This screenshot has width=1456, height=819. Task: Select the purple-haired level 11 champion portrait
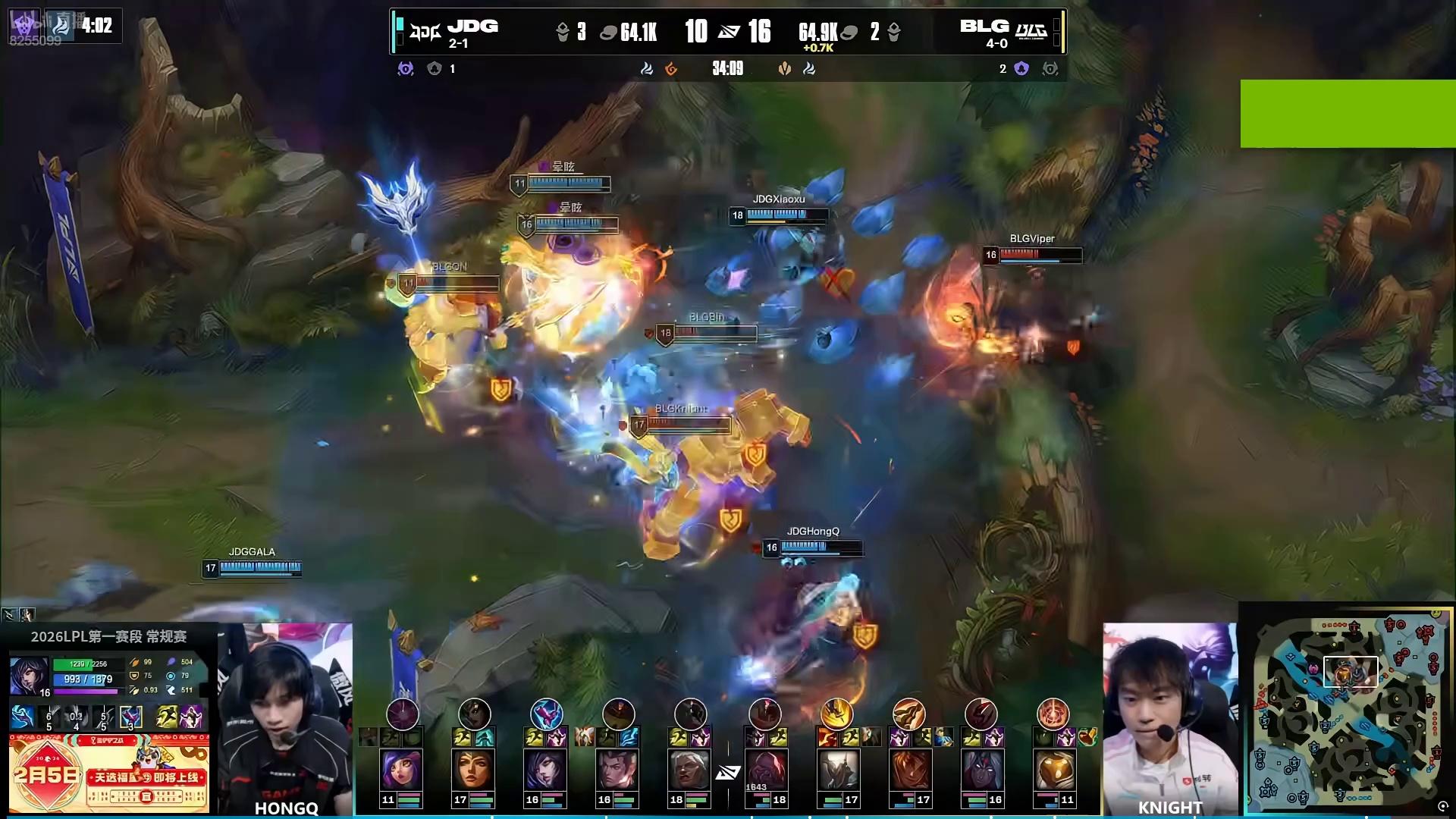pyautogui.click(x=401, y=770)
